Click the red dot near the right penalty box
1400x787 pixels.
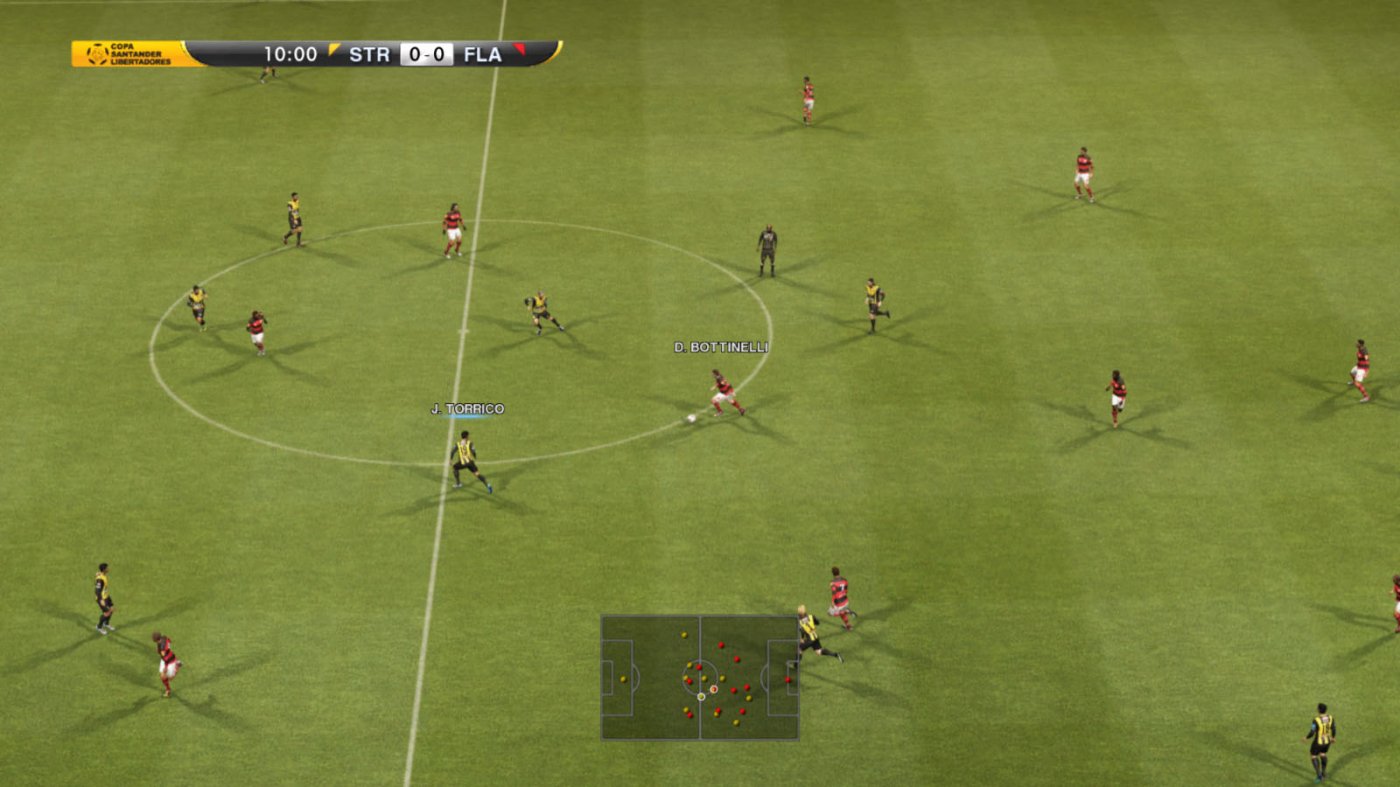pyautogui.click(x=788, y=680)
